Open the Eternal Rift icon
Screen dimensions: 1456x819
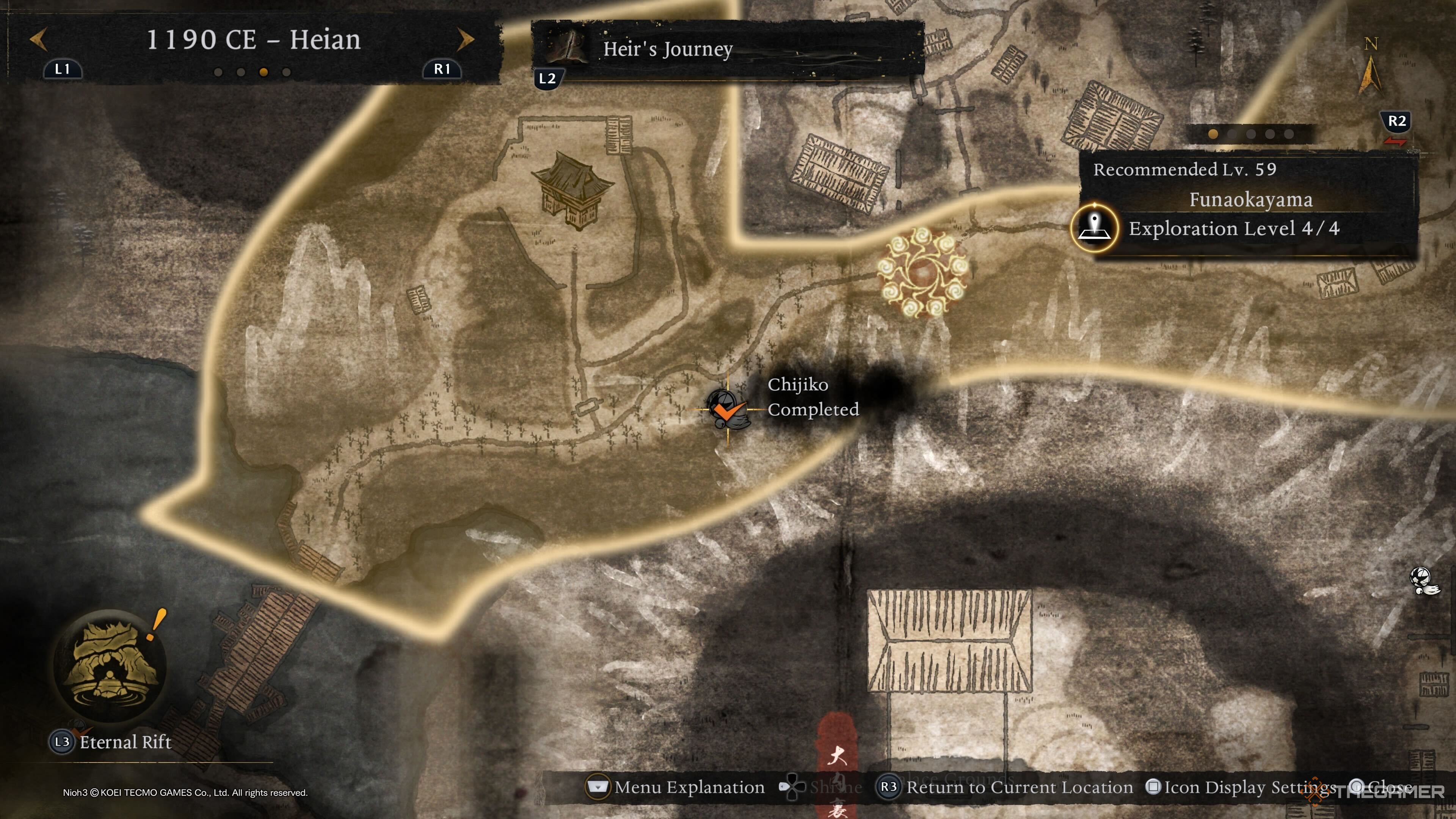coord(110,665)
